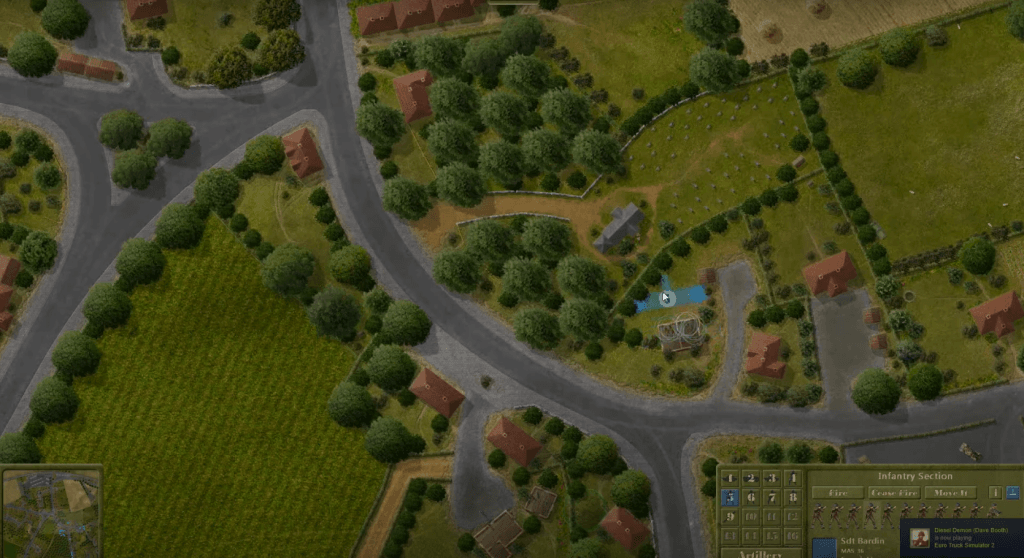The height and width of the screenshot is (558, 1024).
Task: Select unit group number 8
Action: click(792, 497)
